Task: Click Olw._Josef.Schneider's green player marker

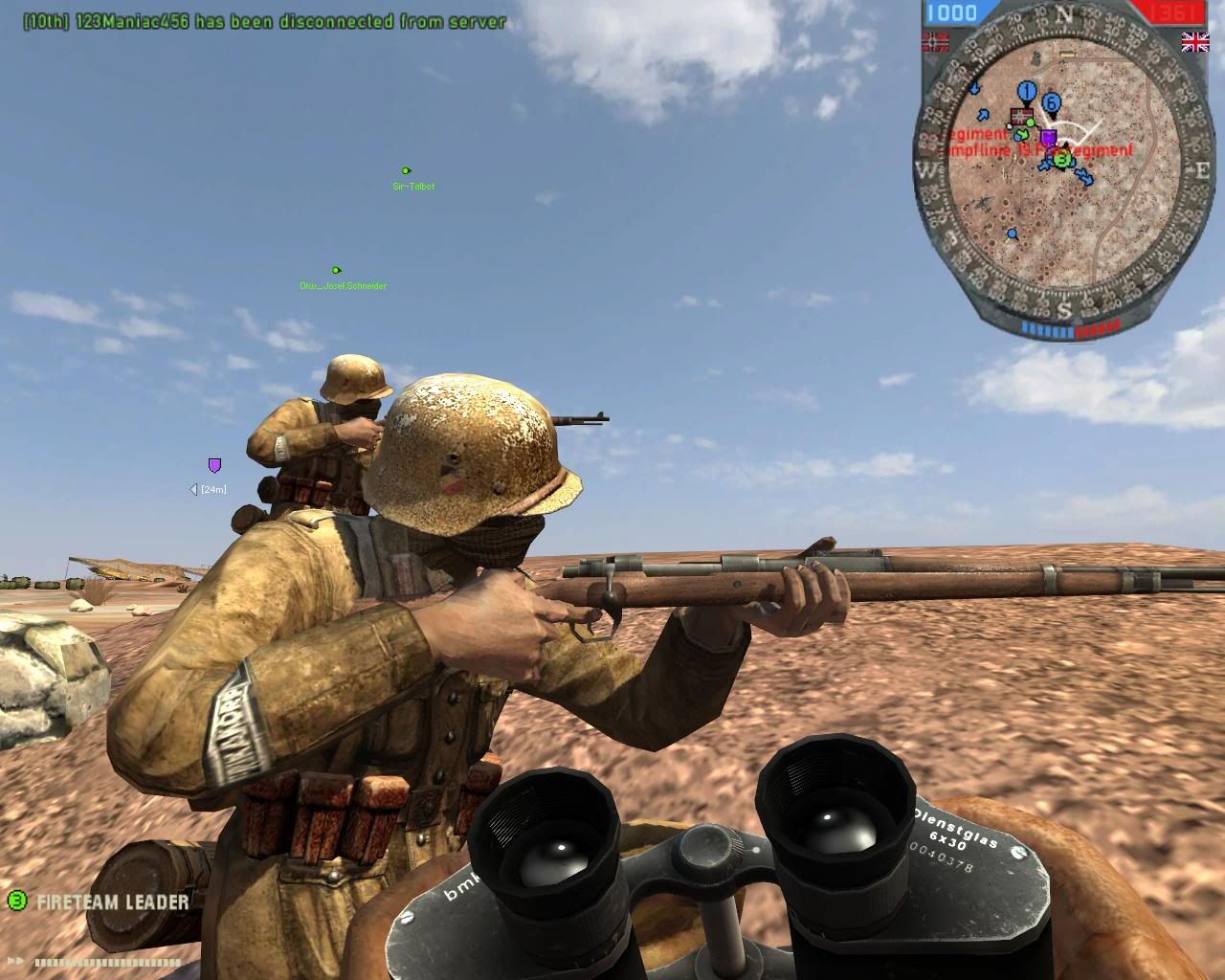Action: (334, 269)
